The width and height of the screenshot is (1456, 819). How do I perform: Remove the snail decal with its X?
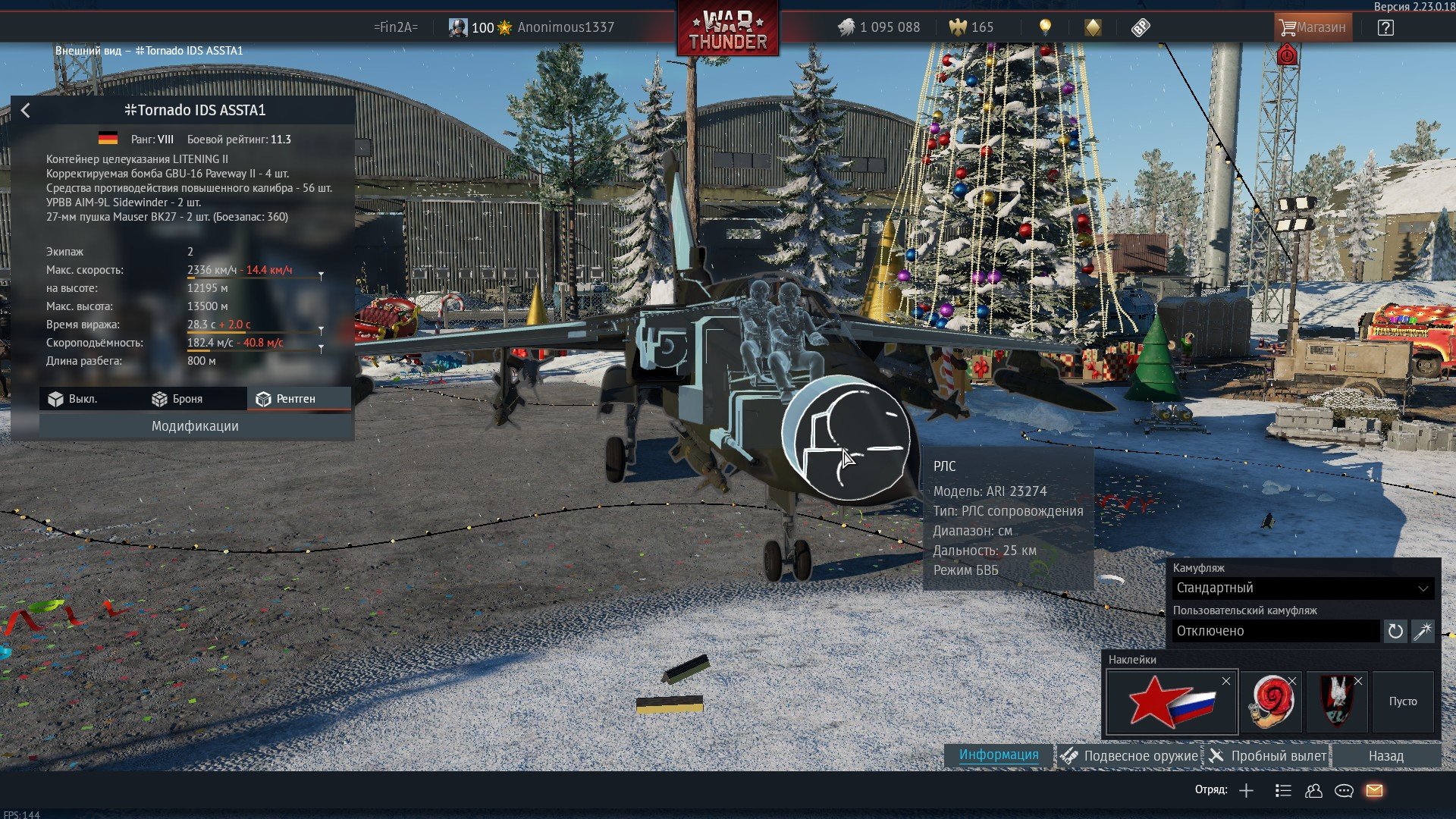pyautogui.click(x=1292, y=681)
